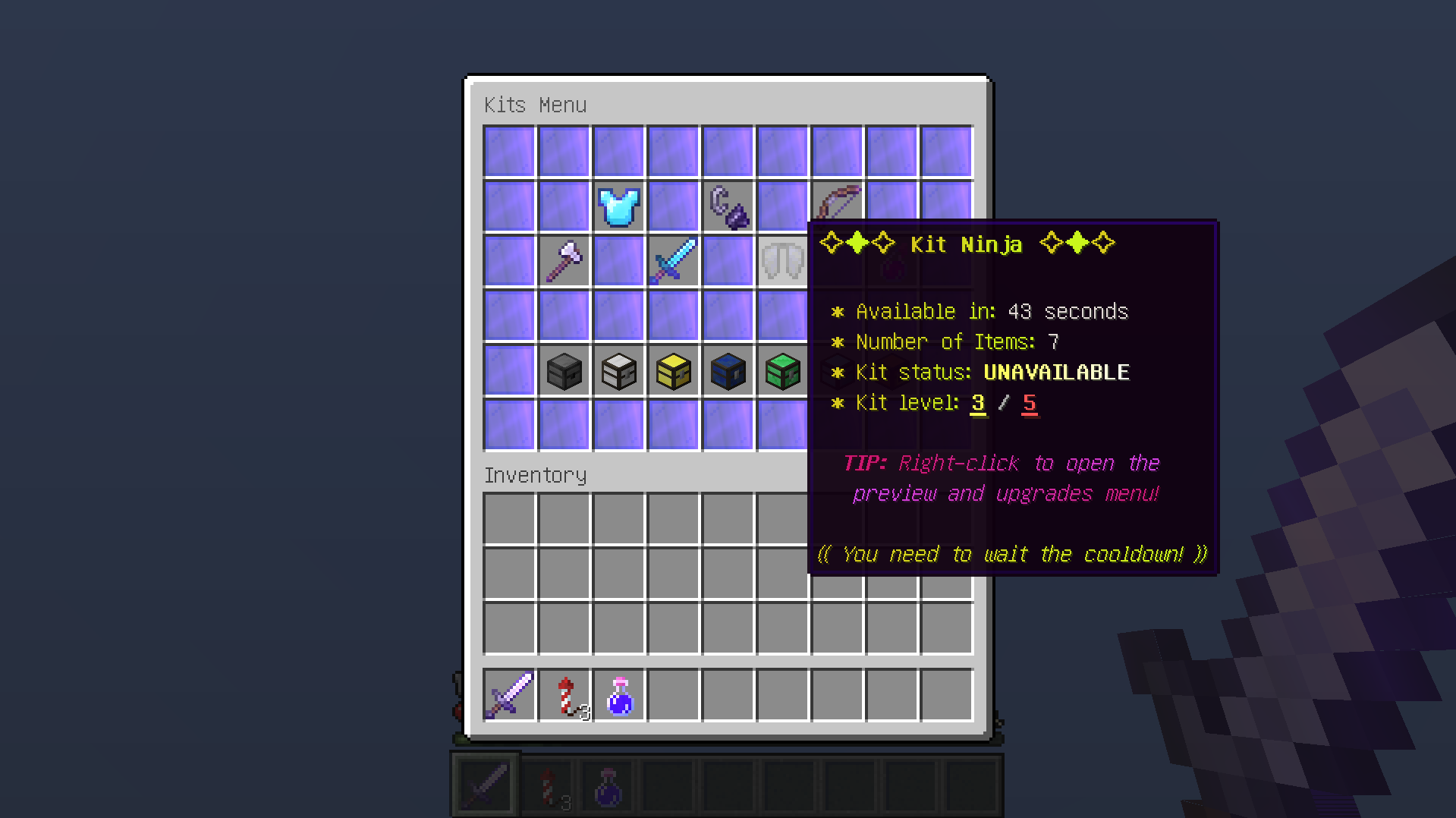Select the elytra wings kit
Viewport: 1456px width, 818px height.
click(x=782, y=261)
